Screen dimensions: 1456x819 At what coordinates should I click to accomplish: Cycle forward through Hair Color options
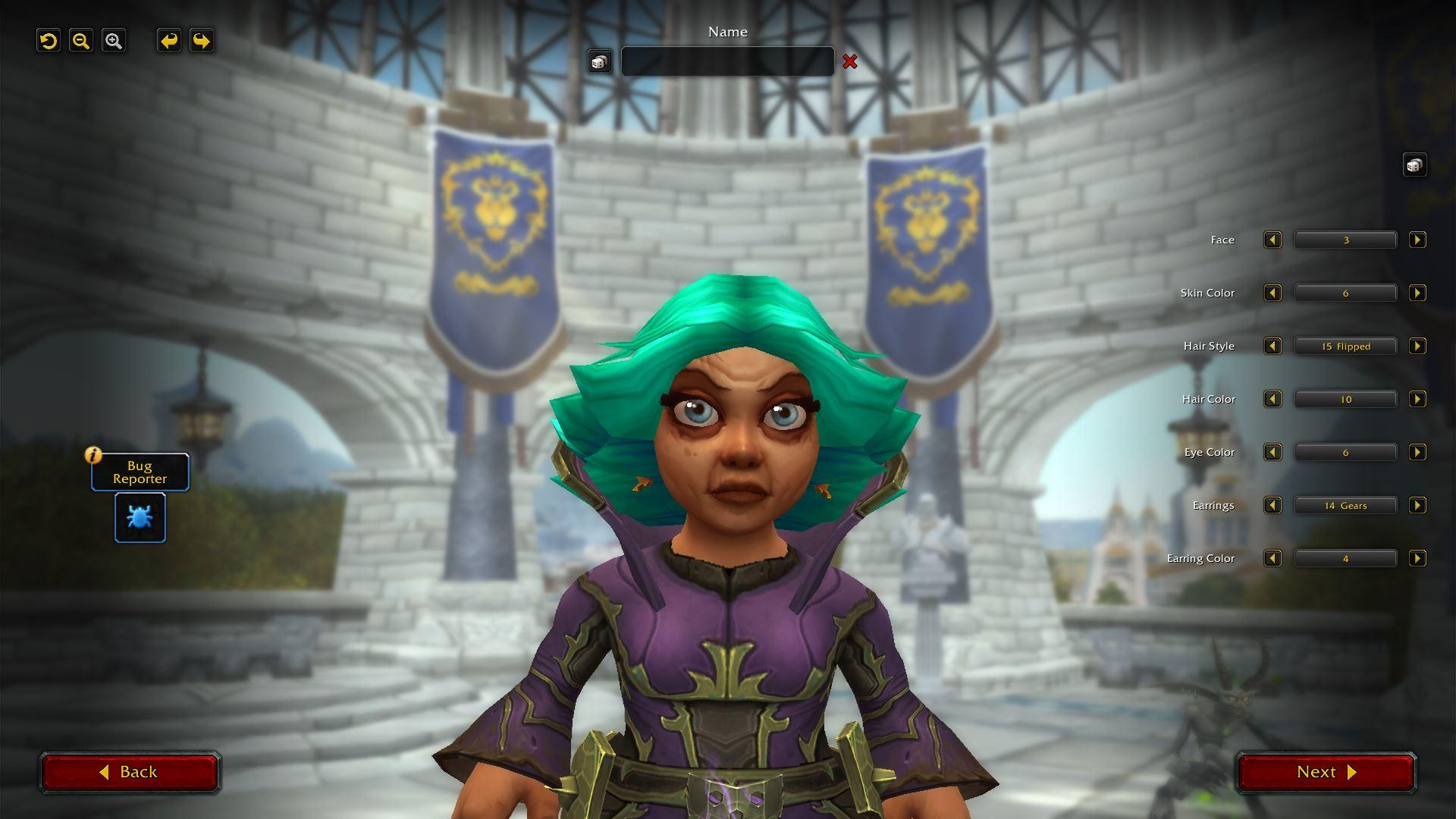(1417, 399)
